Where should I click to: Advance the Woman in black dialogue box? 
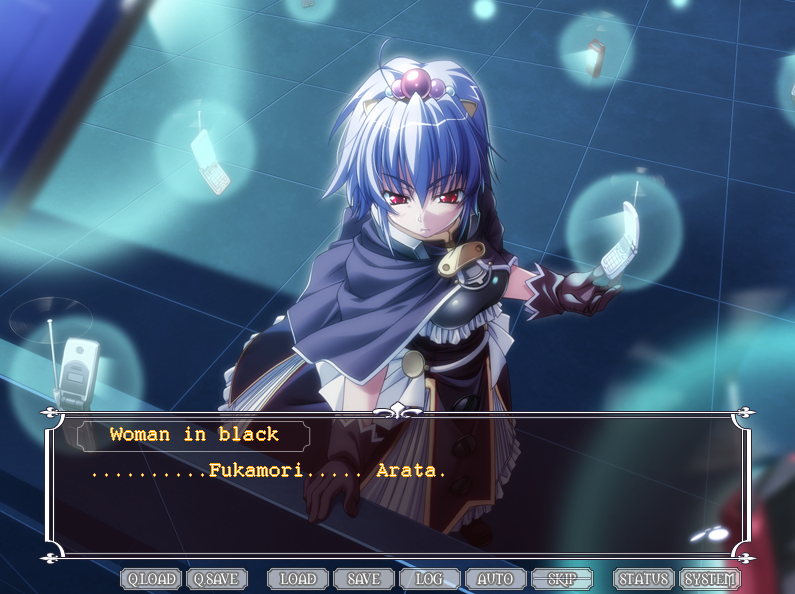point(400,500)
